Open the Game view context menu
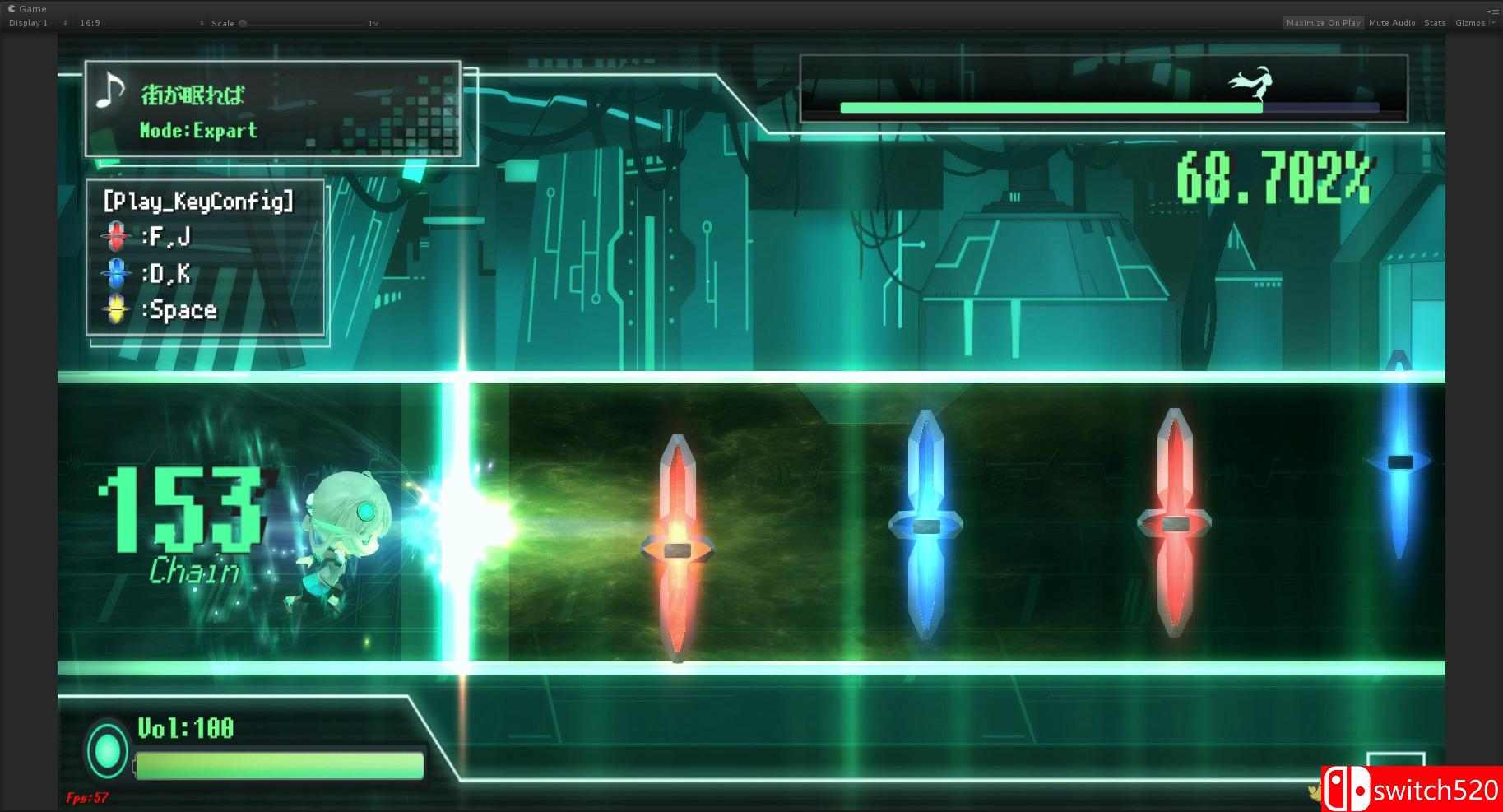The image size is (1503, 812). [x=1494, y=10]
